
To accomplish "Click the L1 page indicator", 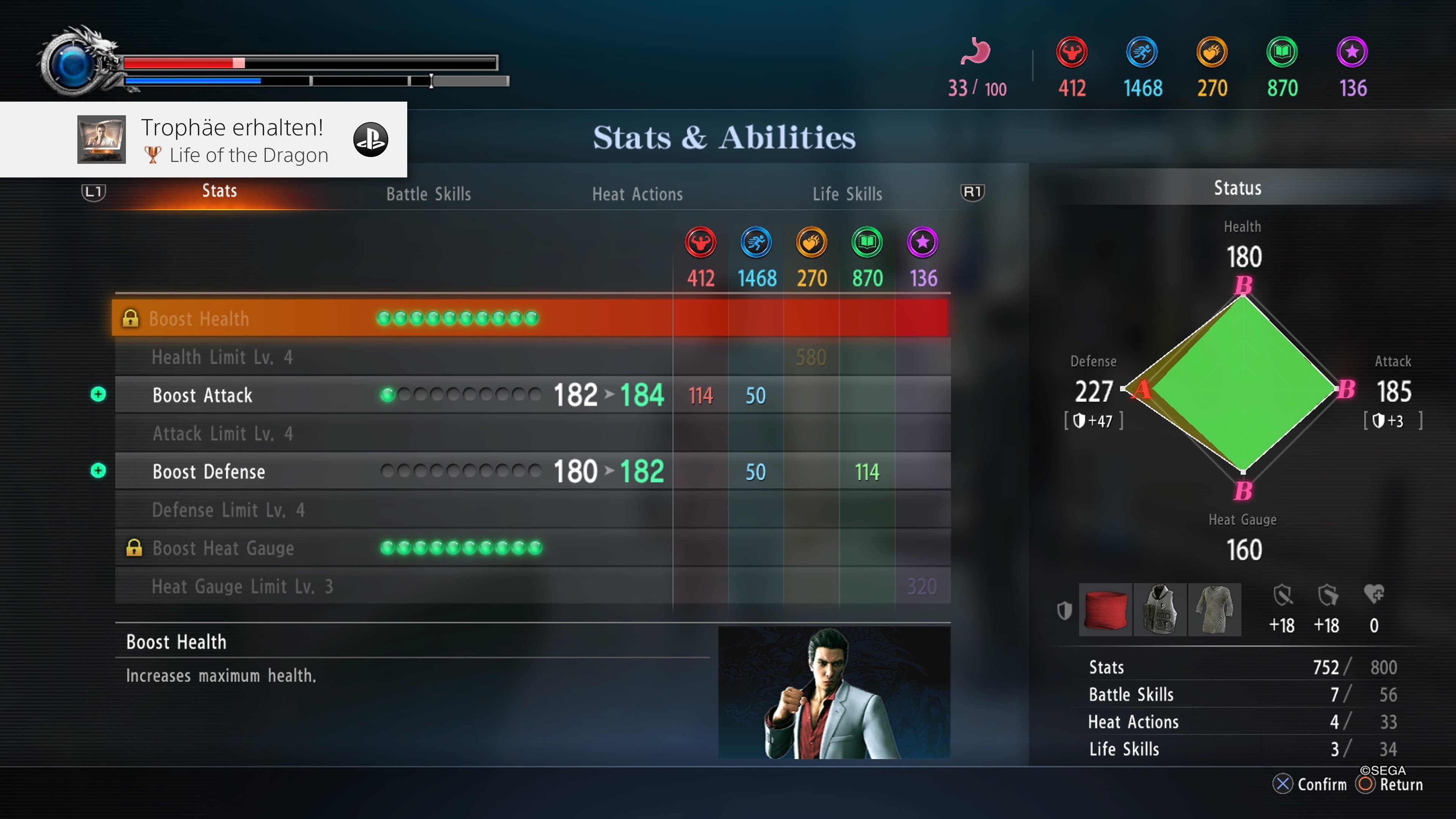I will tap(93, 192).
